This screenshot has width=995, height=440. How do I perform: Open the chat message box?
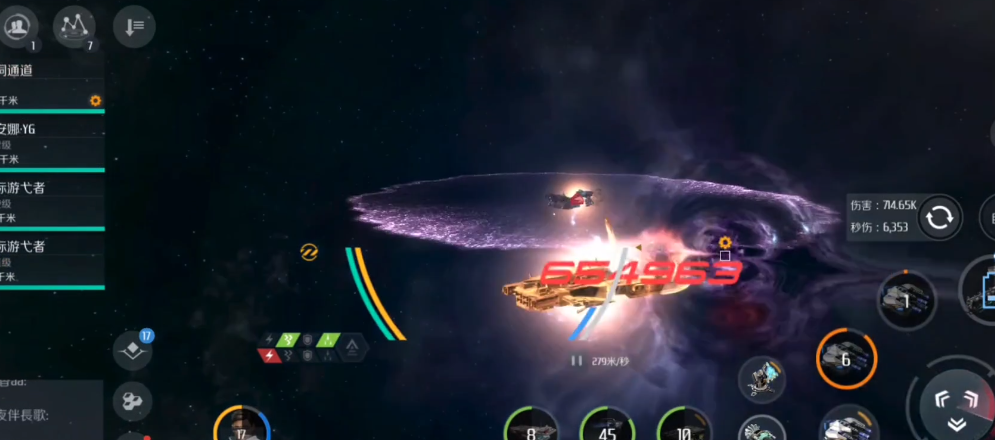tap(50, 410)
